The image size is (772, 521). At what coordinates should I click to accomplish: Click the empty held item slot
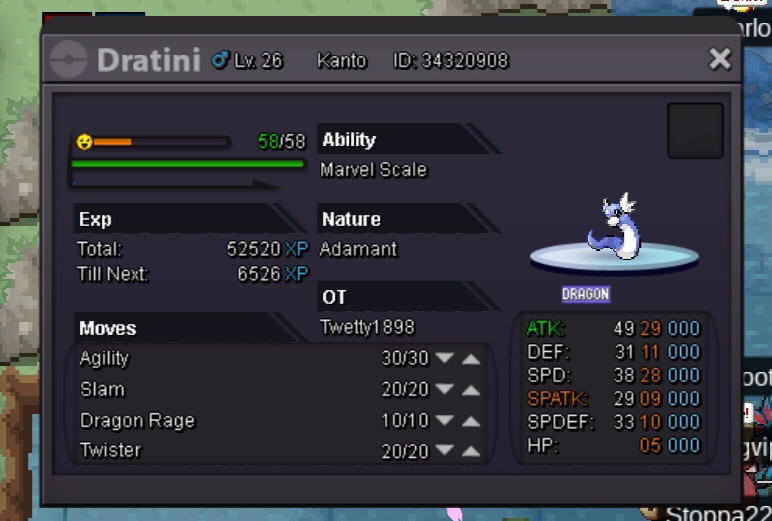tap(695, 131)
